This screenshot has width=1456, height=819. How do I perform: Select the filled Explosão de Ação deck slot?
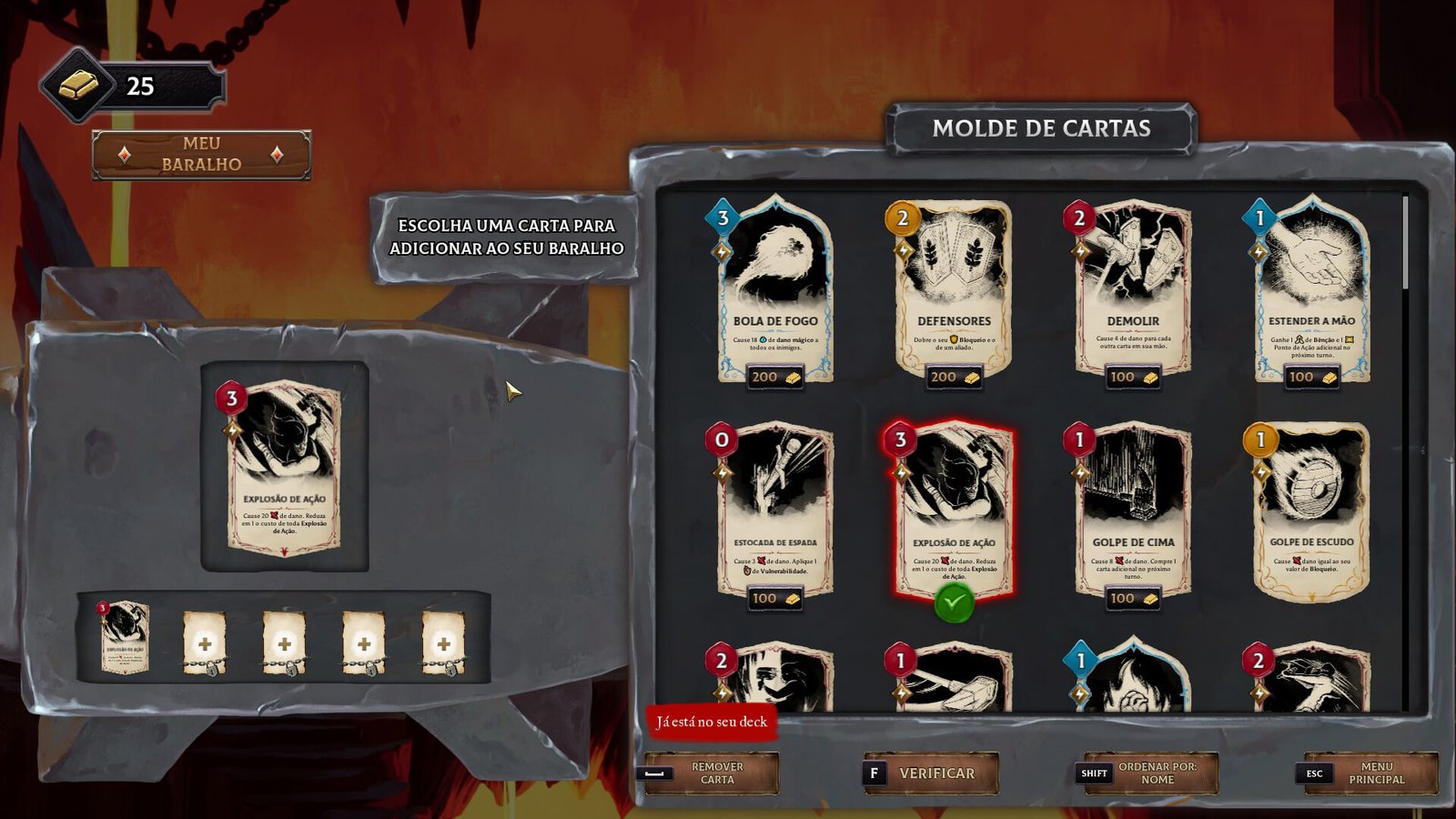point(125,637)
